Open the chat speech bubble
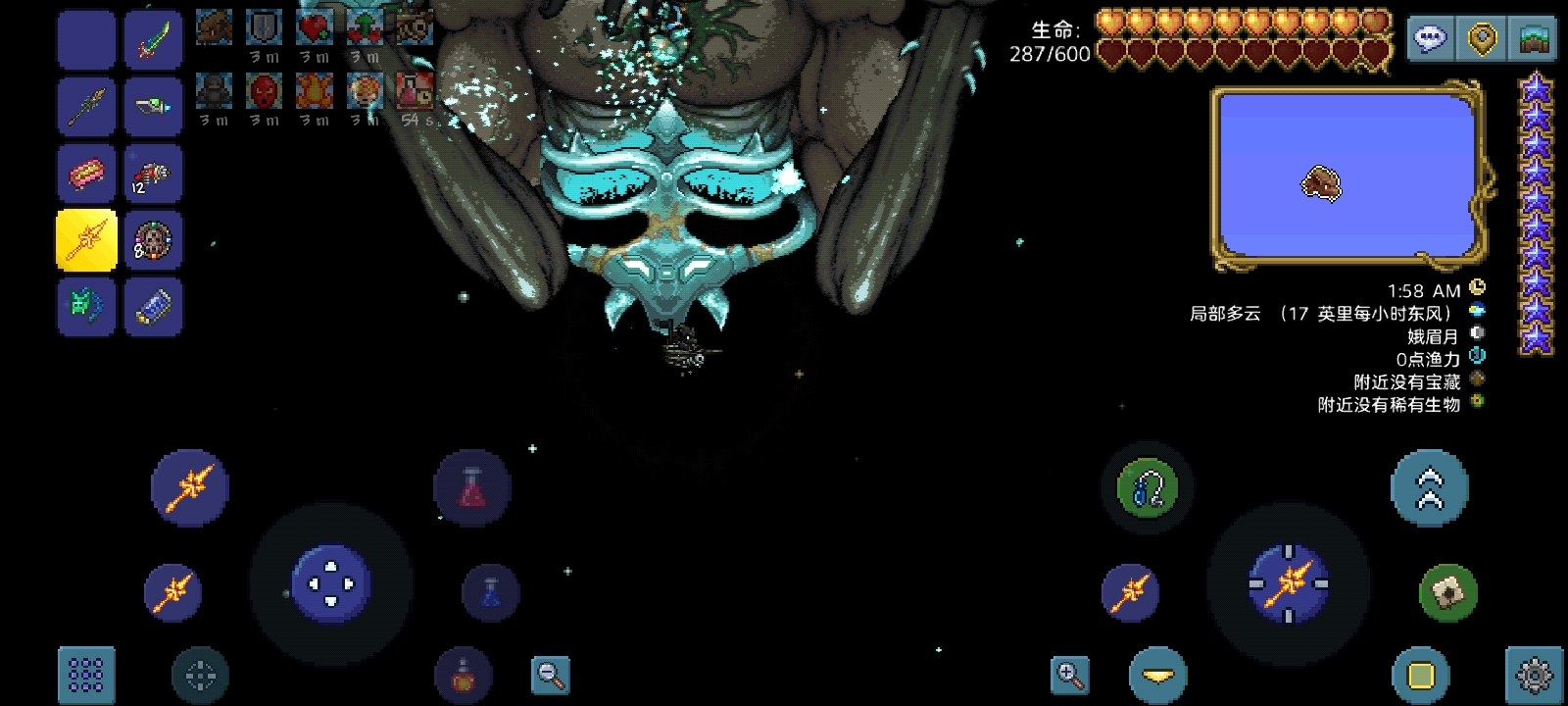 [x=1431, y=39]
